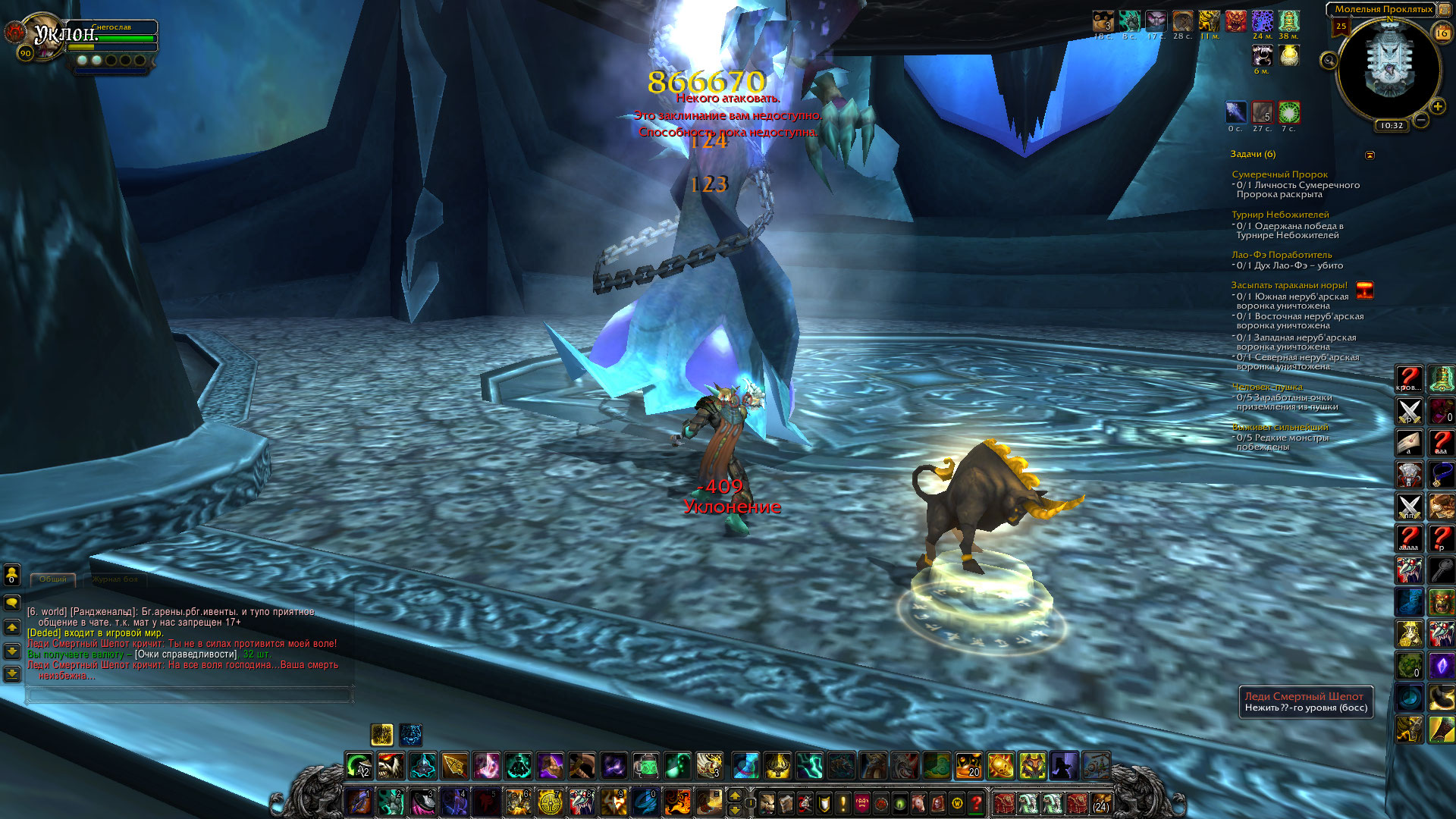Click the chat message input box

click(x=190, y=694)
